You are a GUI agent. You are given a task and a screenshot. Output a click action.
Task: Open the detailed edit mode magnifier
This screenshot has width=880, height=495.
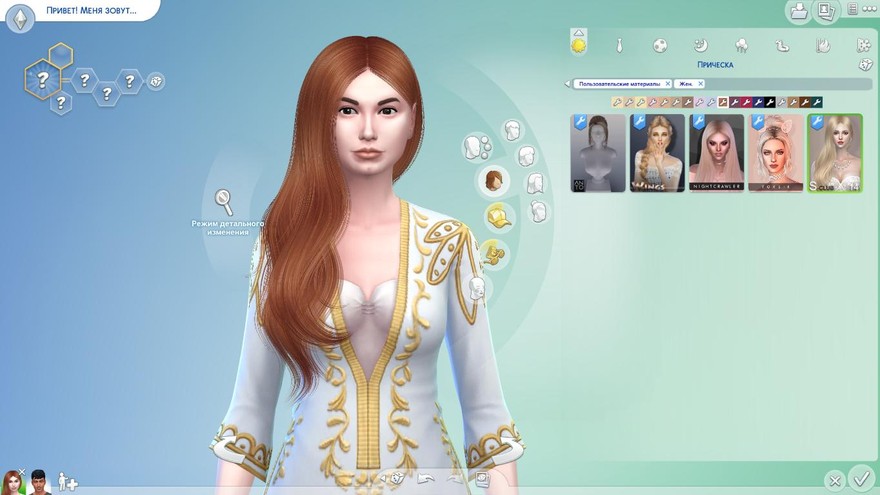tap(224, 201)
